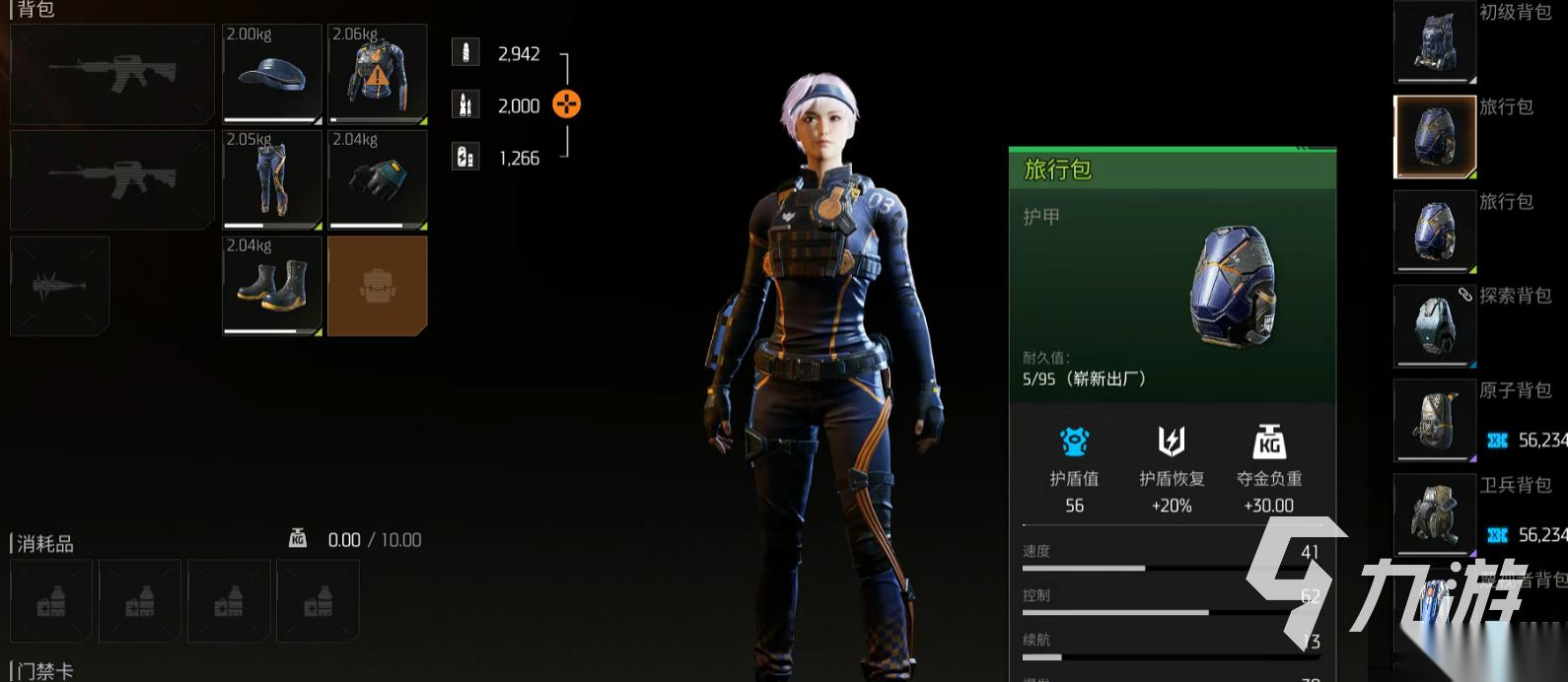1568x682 pixels.
Task: Choose the 初级背包 backpack in list
Action: (x=1434, y=41)
